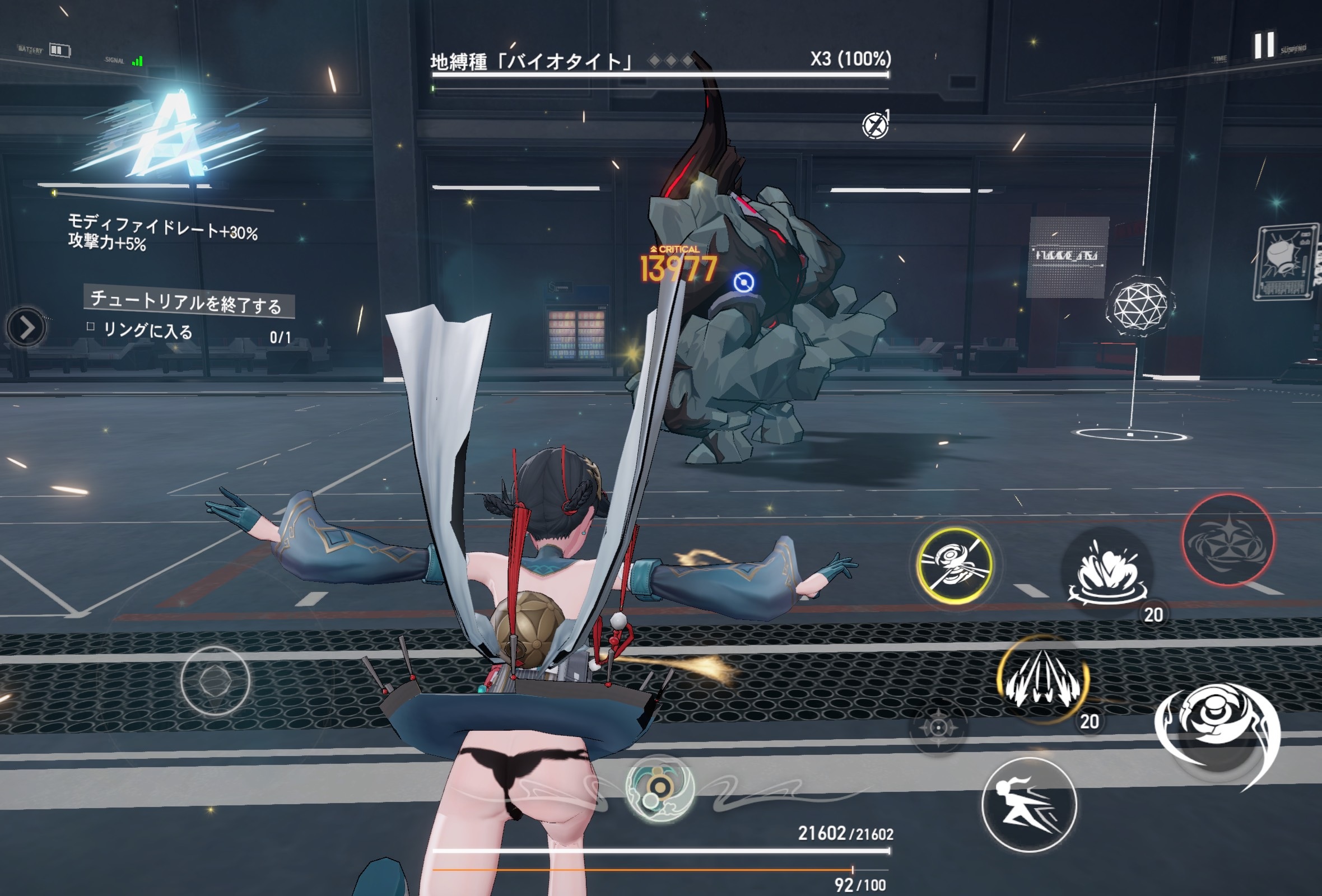The image size is (1322, 896).
Task: Toggle the crosshair target lock button
Action: pyautogui.click(x=938, y=727)
